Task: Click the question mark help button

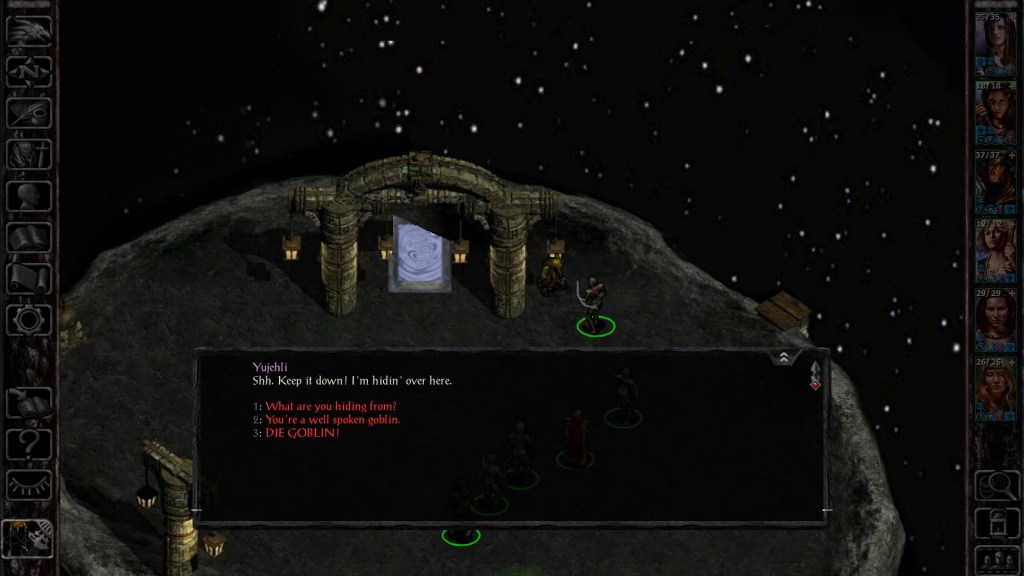Action: click(29, 442)
